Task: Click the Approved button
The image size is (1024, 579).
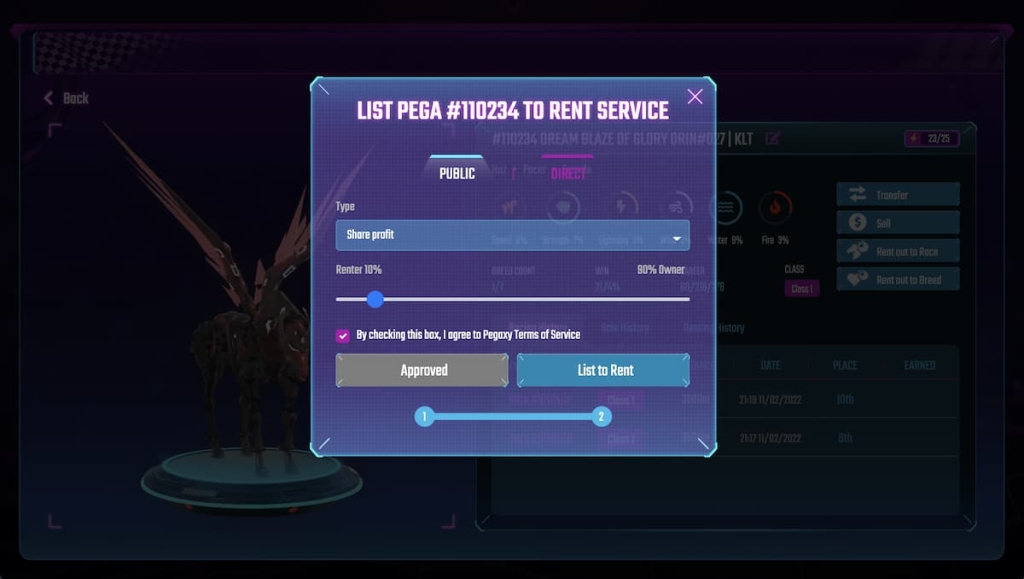Action: (x=422, y=370)
